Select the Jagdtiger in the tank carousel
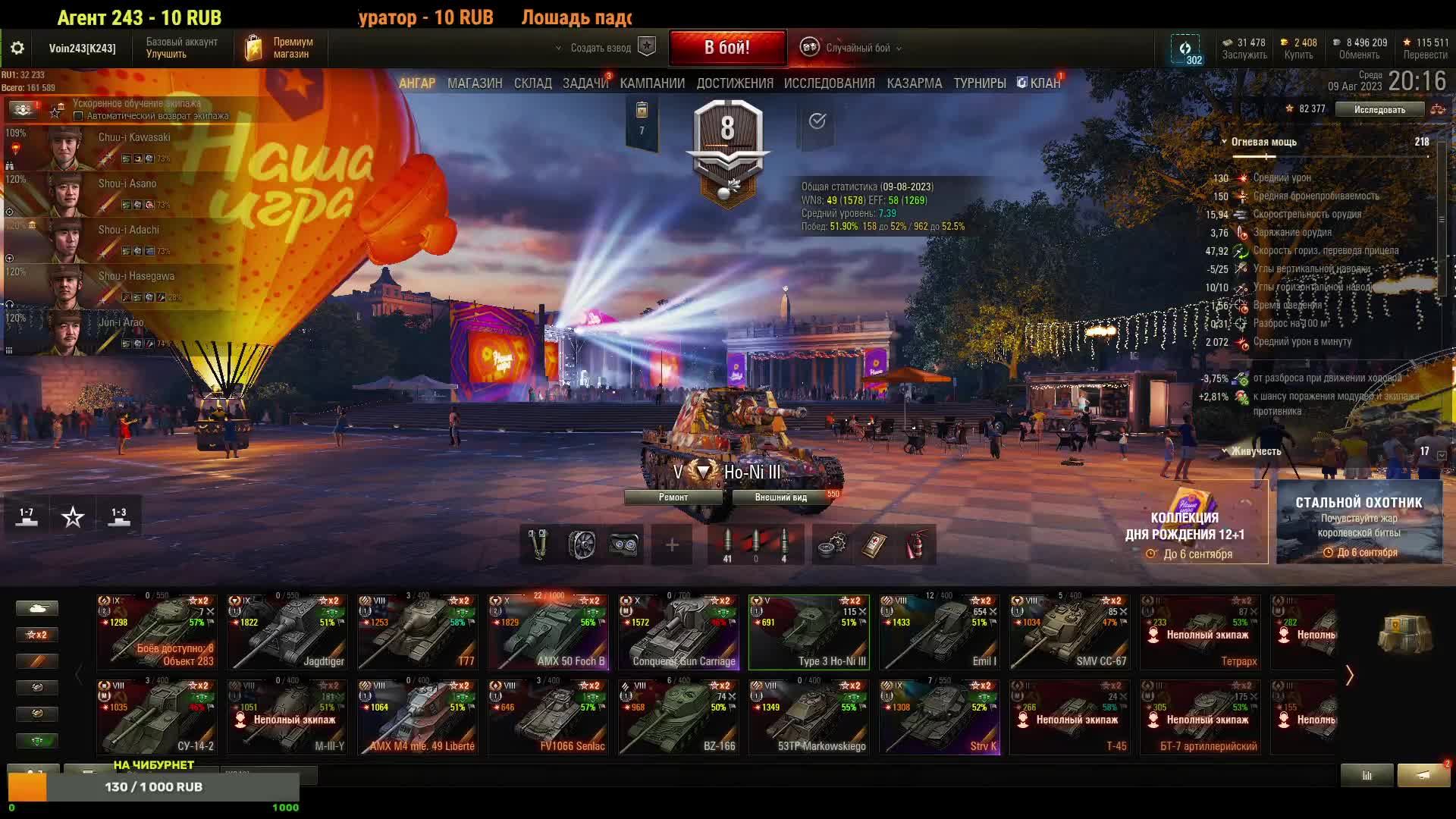The height and width of the screenshot is (819, 1456). pyautogui.click(x=287, y=632)
